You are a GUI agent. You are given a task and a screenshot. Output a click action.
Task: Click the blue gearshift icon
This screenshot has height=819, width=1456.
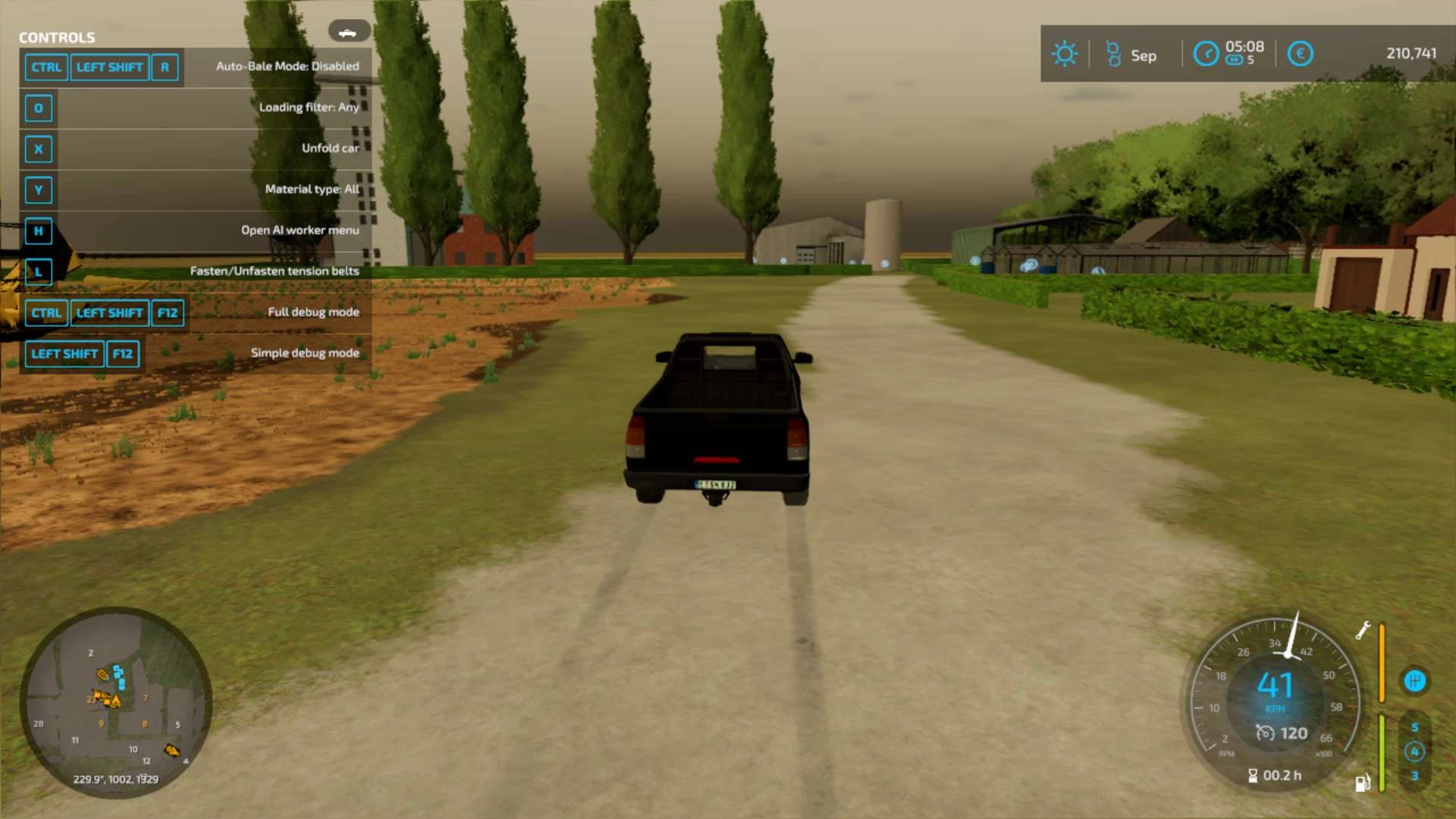[1415, 681]
